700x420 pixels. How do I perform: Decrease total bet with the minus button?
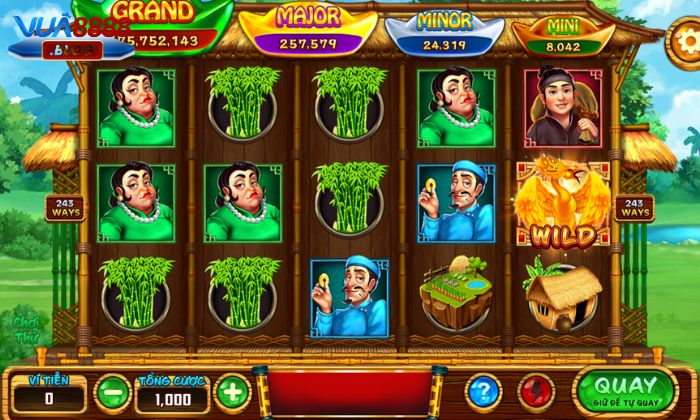pos(111,390)
